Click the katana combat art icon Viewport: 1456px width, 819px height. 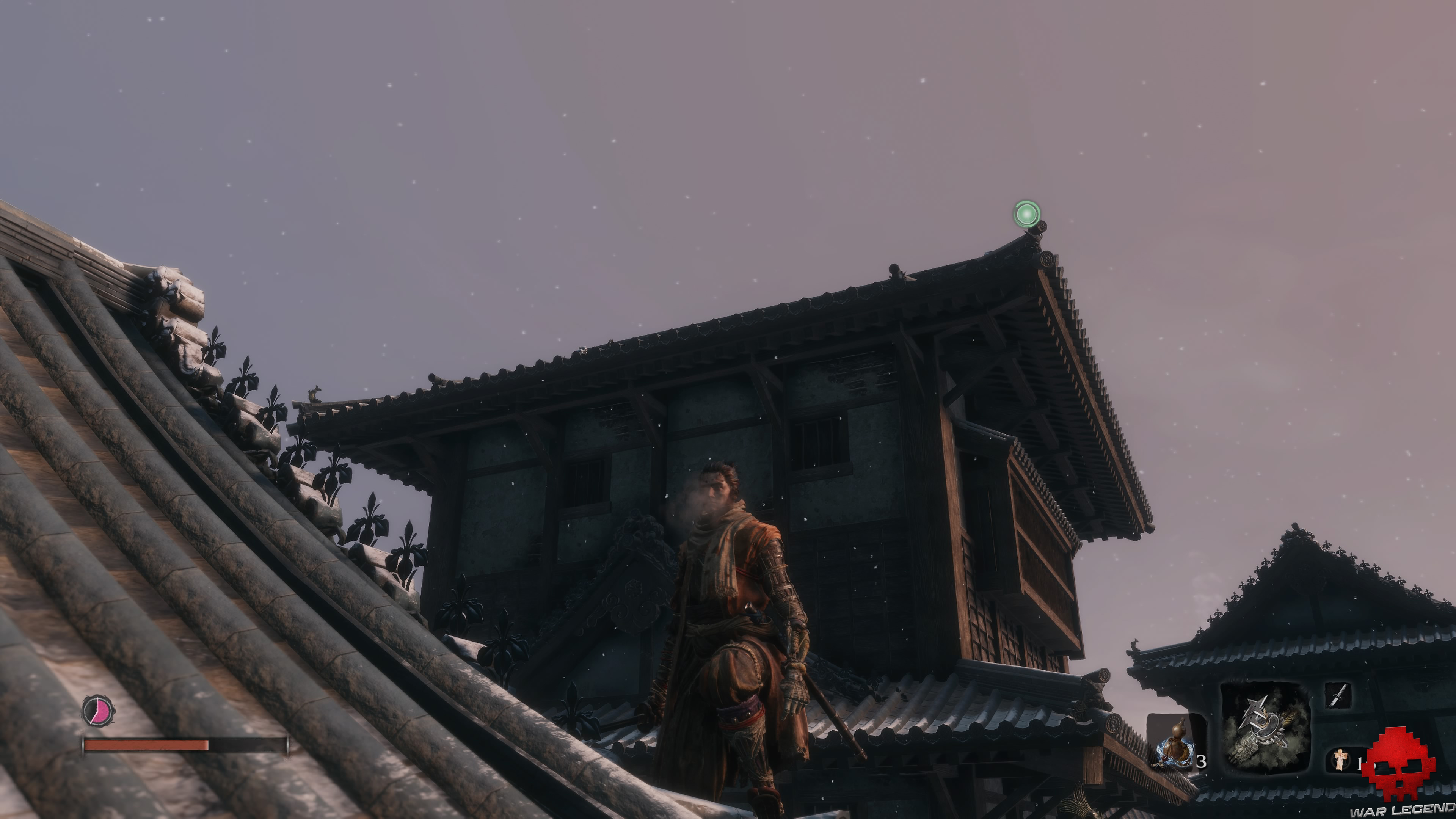click(1338, 695)
